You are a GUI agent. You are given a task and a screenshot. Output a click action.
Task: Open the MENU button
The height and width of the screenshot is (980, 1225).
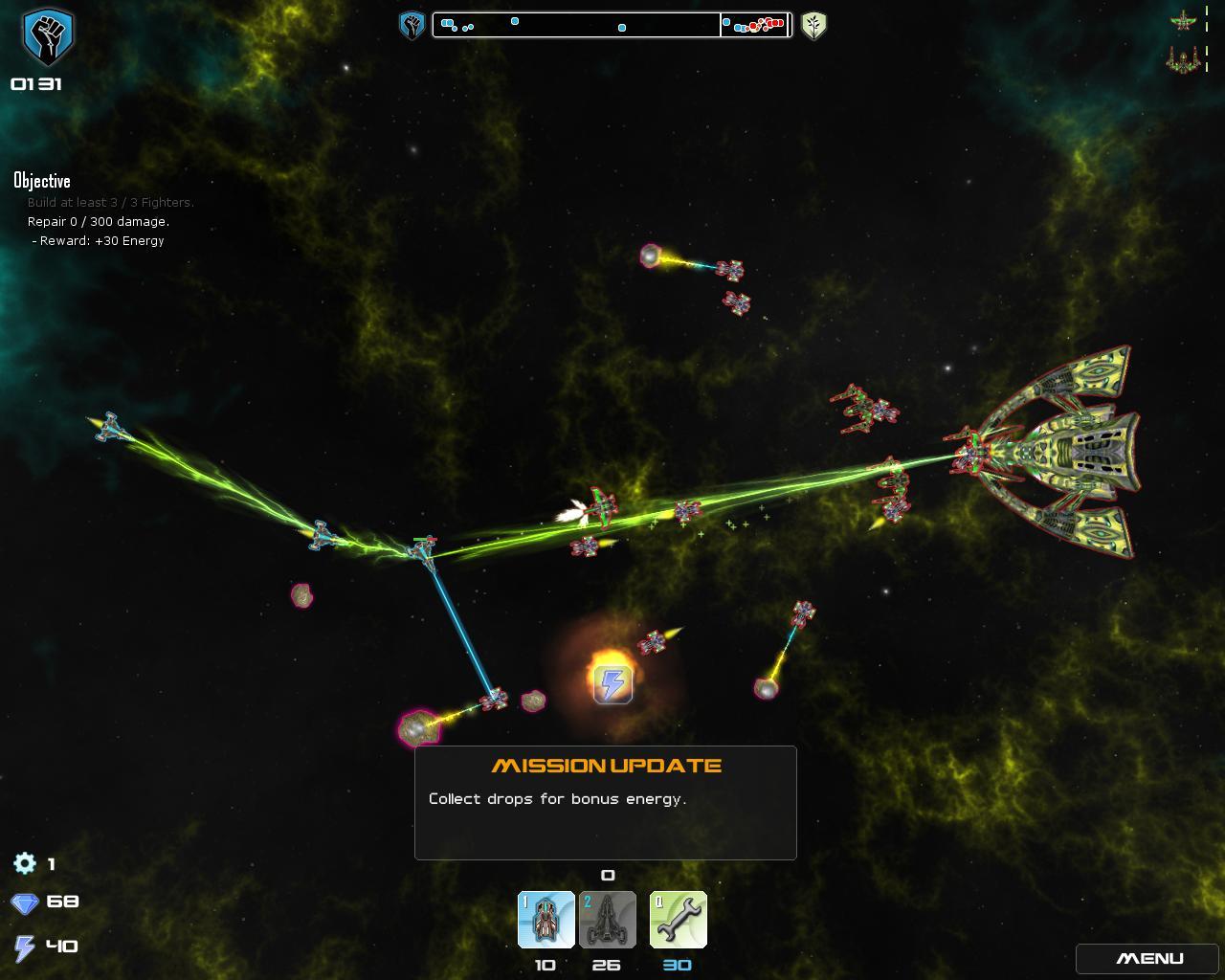[x=1149, y=959]
